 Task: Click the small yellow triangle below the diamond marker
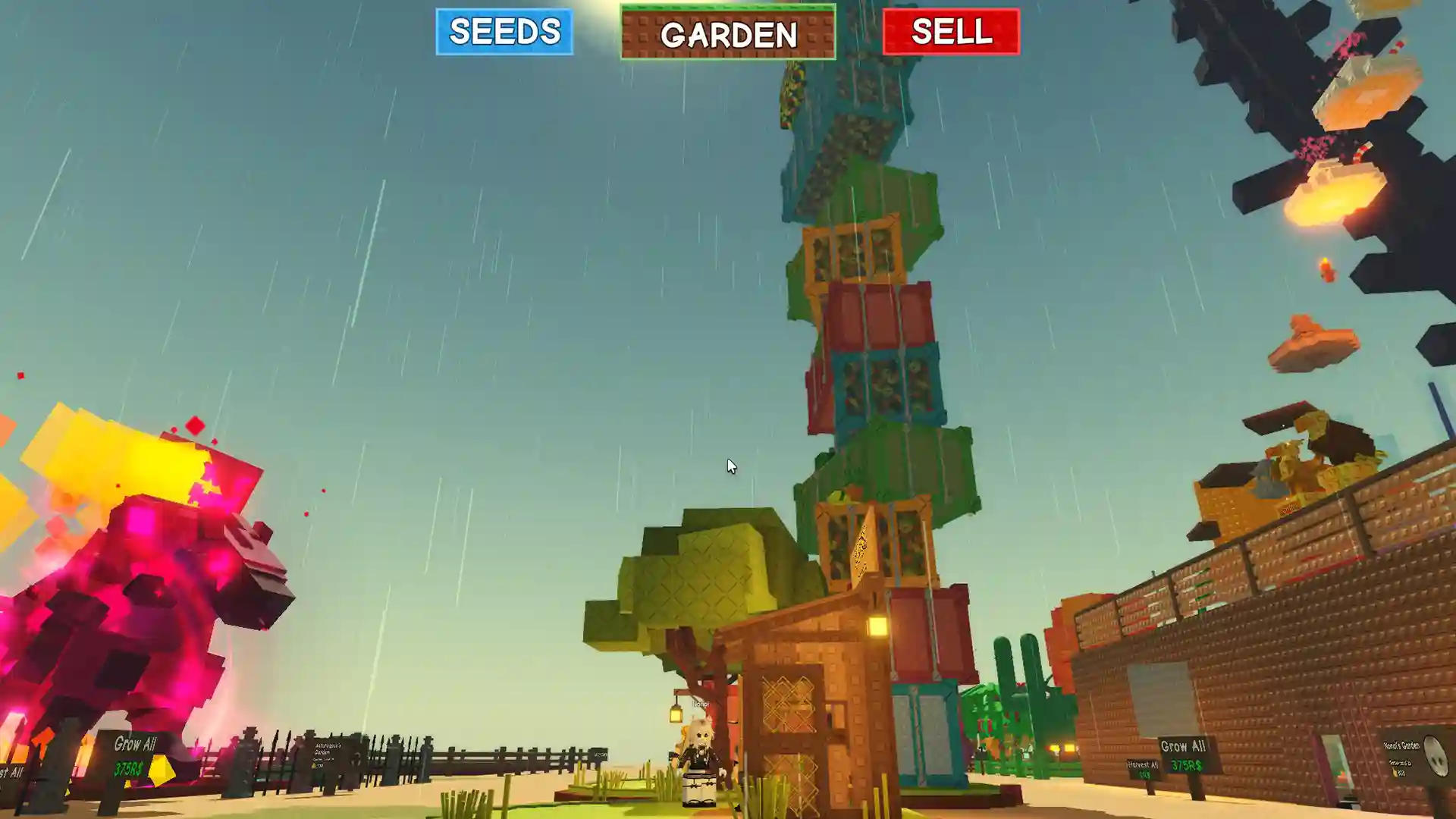click(128, 785)
